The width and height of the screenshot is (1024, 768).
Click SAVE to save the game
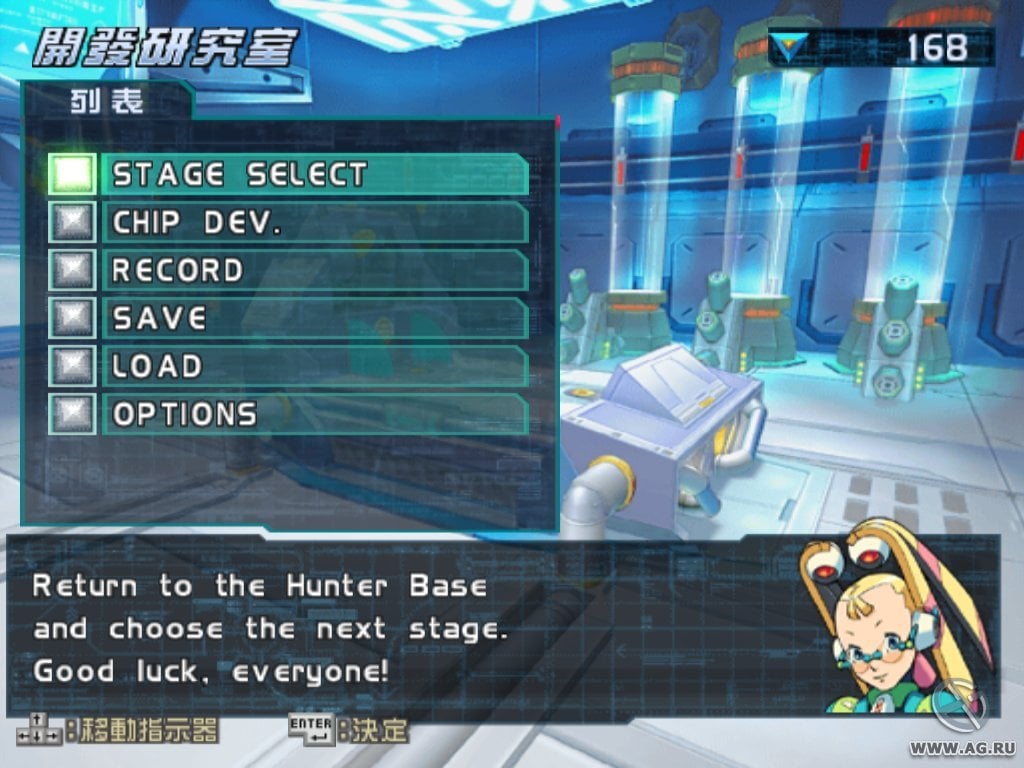pos(314,319)
